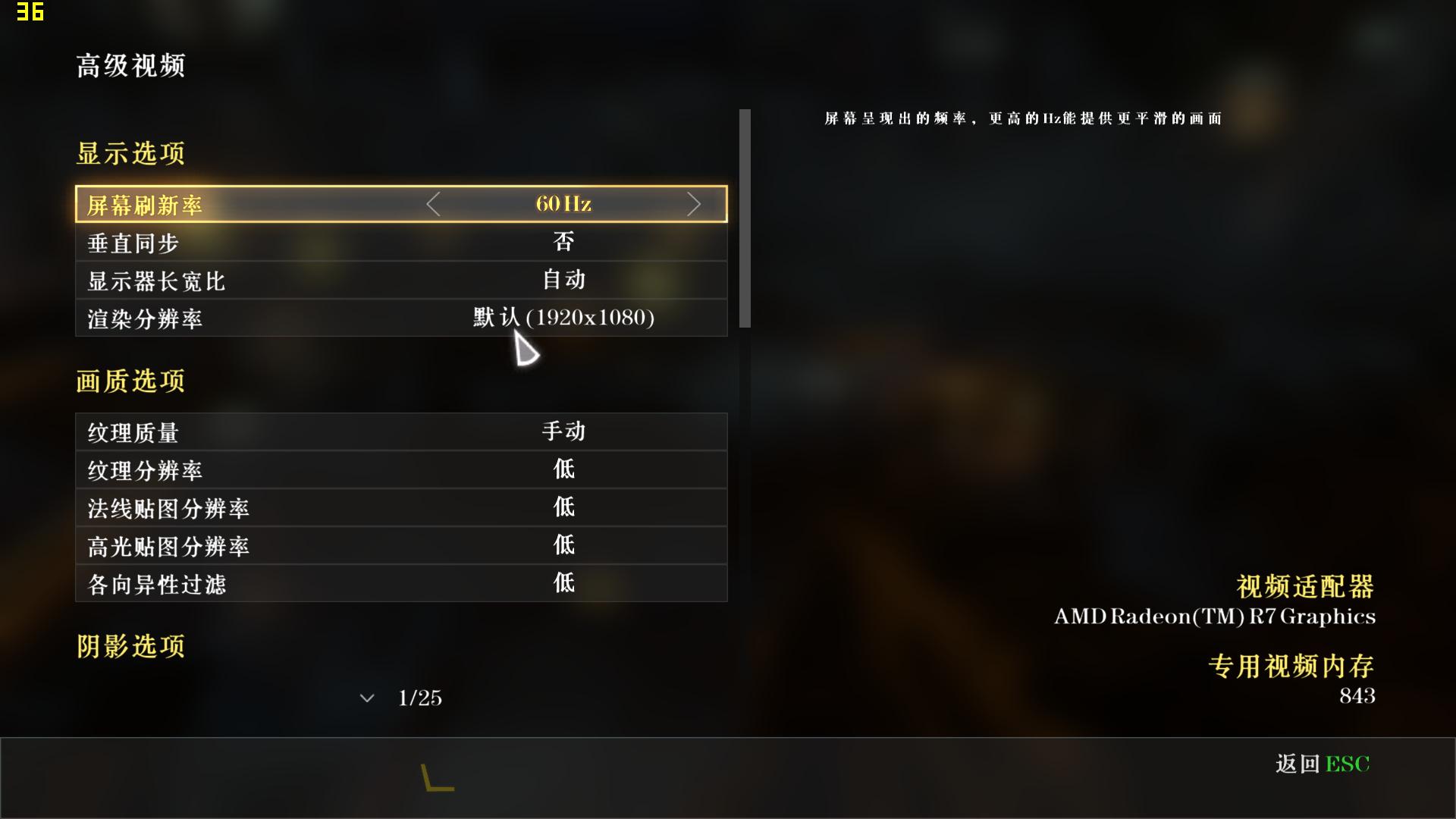Select the 渲染分辨率 render resolution row
1456x819 pixels.
(401, 318)
